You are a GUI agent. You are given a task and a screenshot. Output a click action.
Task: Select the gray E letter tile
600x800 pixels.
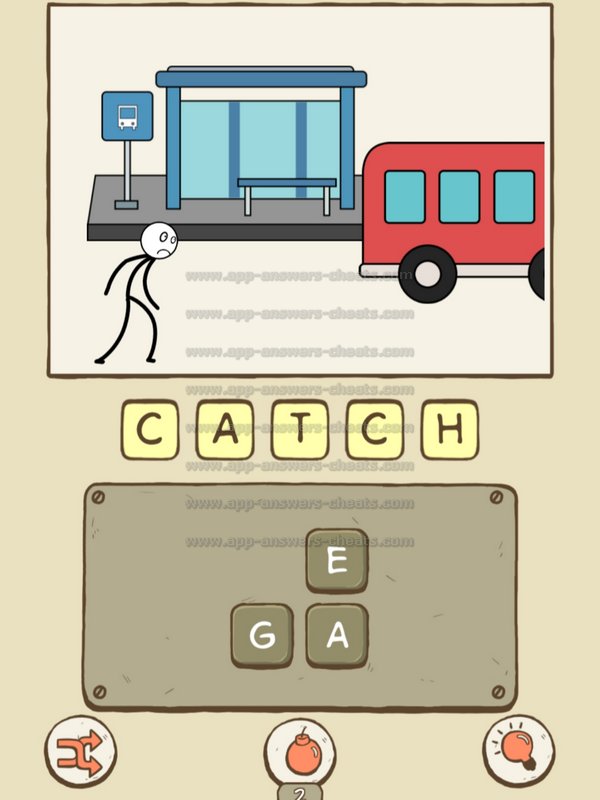pyautogui.click(x=337, y=561)
